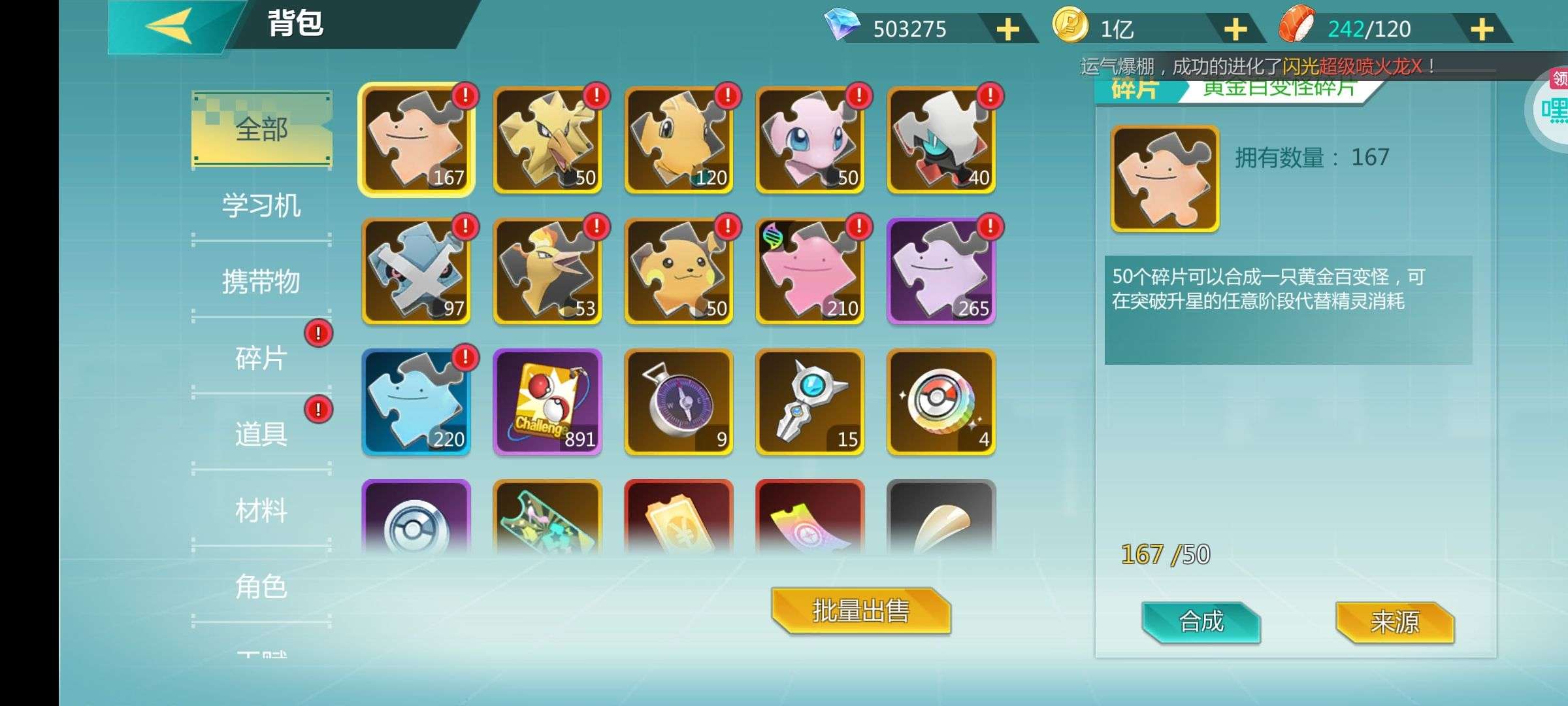The width and height of the screenshot is (1568, 706).
Task: Go back with the yellow arrow button
Action: click(x=169, y=27)
